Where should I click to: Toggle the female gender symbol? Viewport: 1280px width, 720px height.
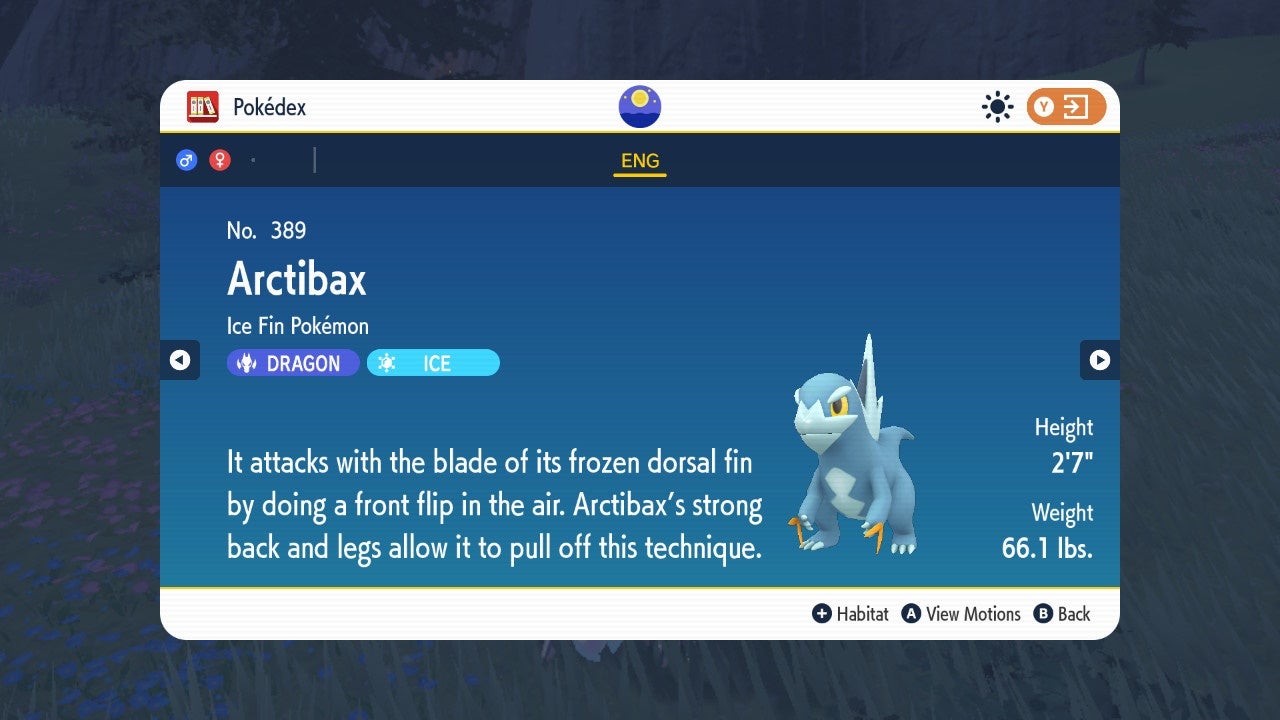[x=218, y=160]
